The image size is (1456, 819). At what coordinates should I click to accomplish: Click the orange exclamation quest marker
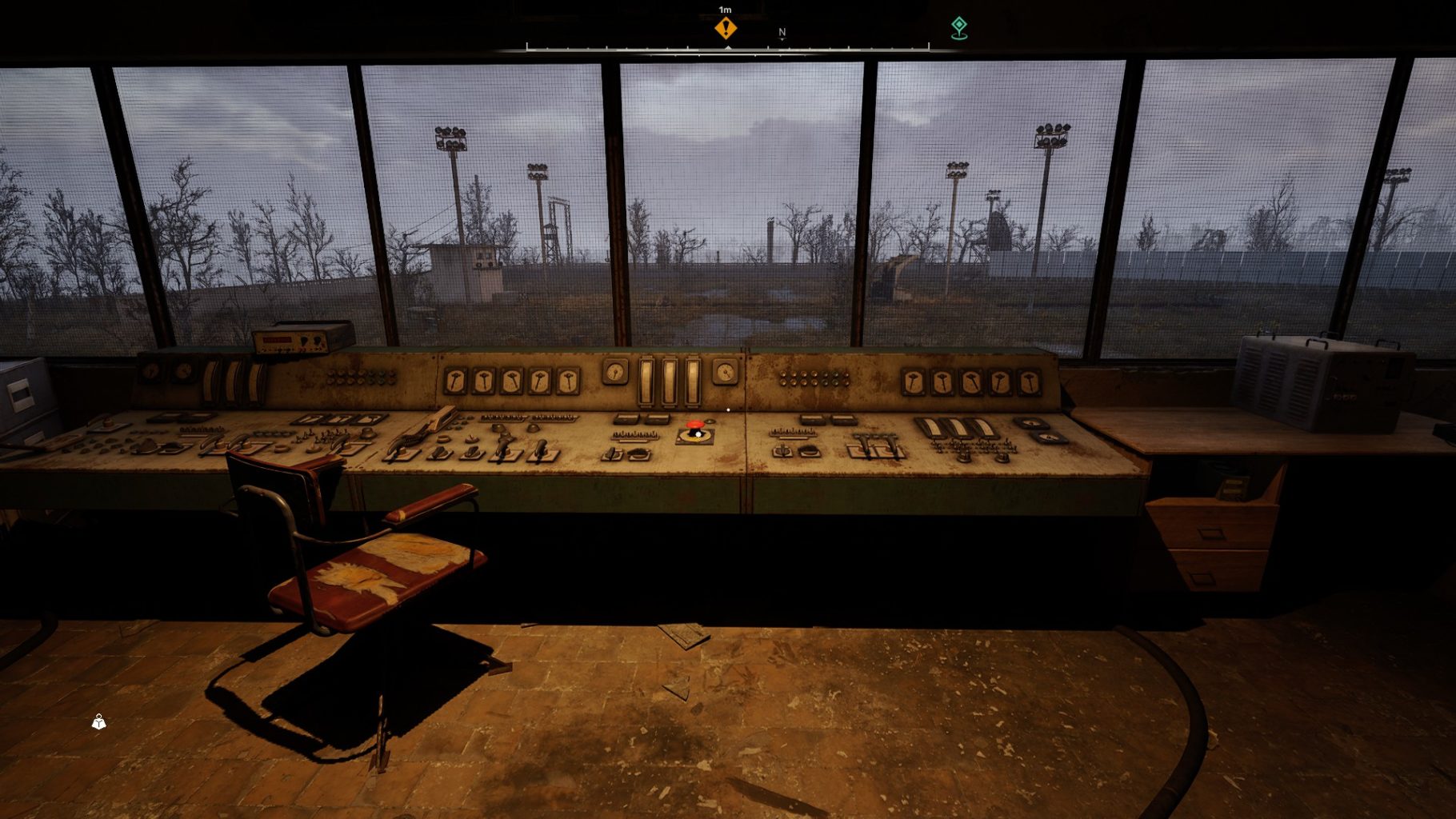[x=726, y=28]
